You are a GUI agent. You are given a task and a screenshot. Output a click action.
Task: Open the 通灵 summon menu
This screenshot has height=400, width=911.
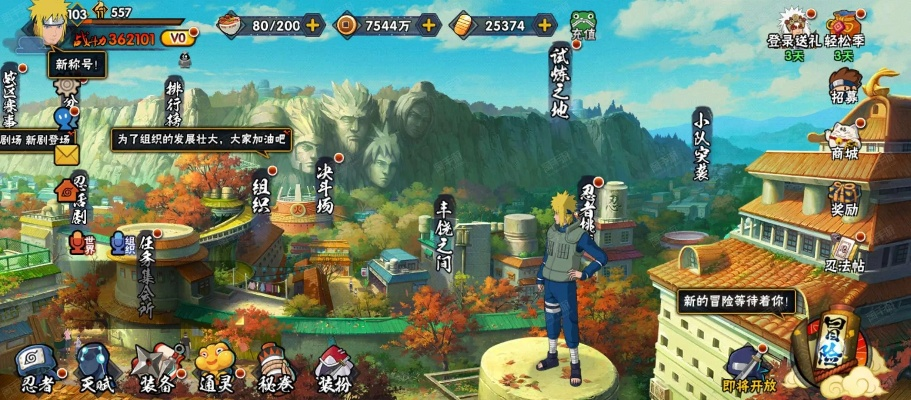[x=214, y=367]
